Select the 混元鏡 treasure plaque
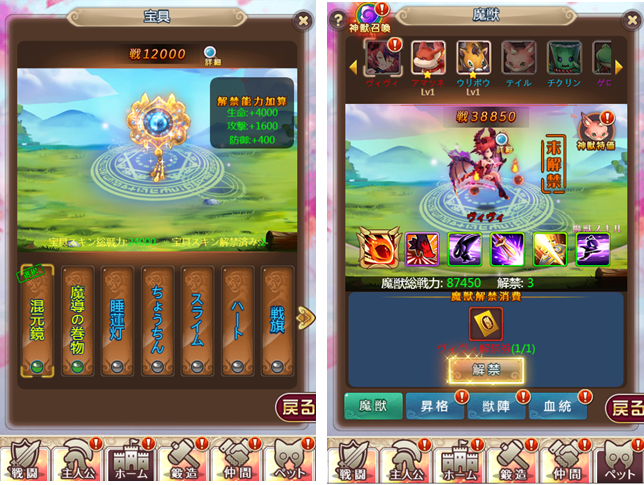Viewport: 644px width, 485px height. (x=39, y=321)
